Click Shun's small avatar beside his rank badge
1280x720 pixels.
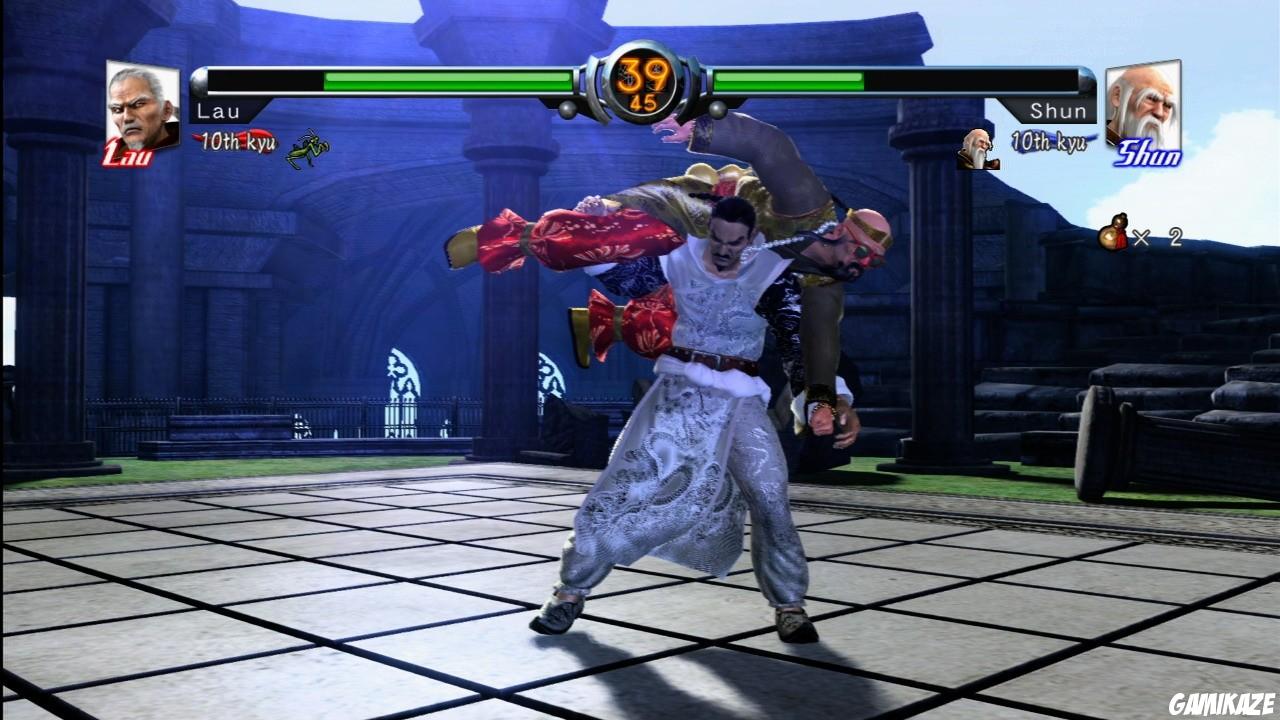pos(977,150)
